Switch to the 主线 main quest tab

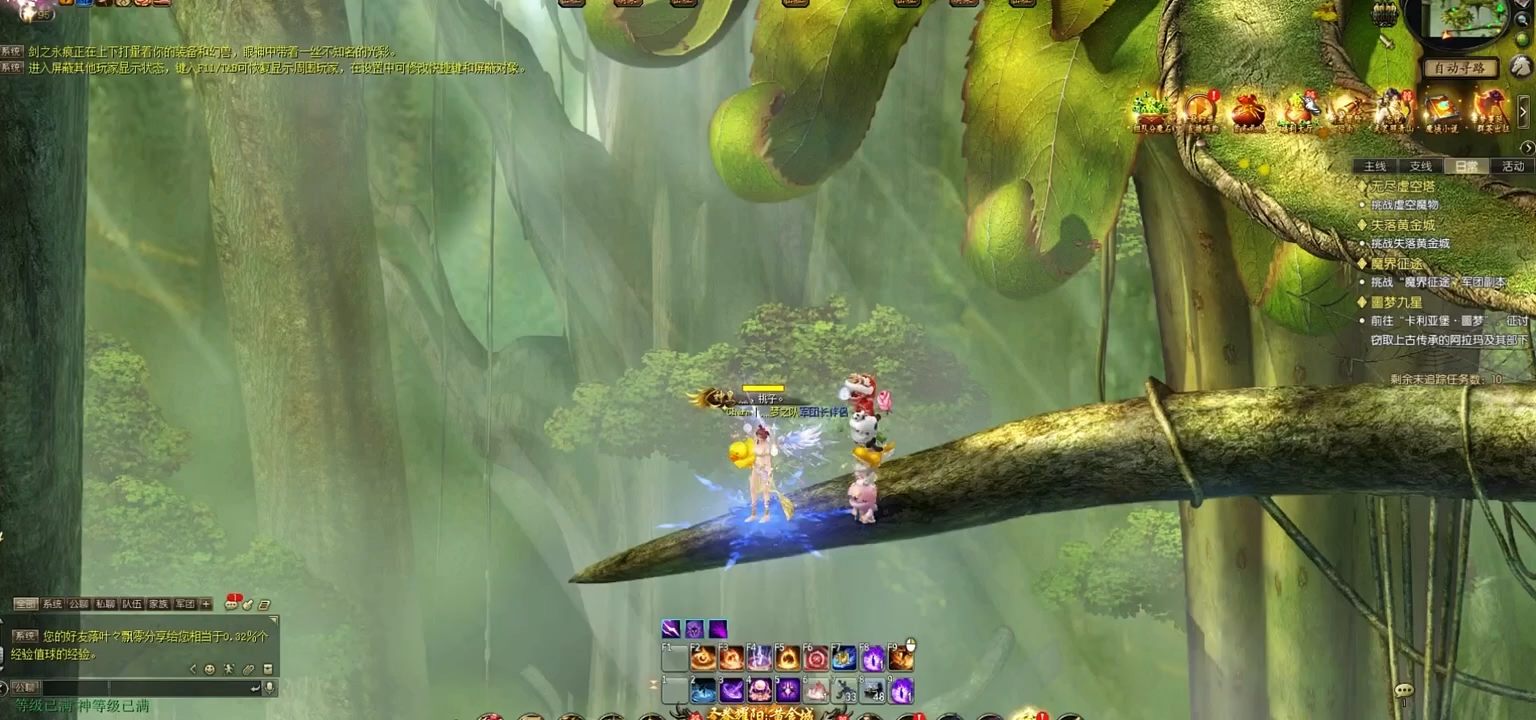coord(1375,166)
